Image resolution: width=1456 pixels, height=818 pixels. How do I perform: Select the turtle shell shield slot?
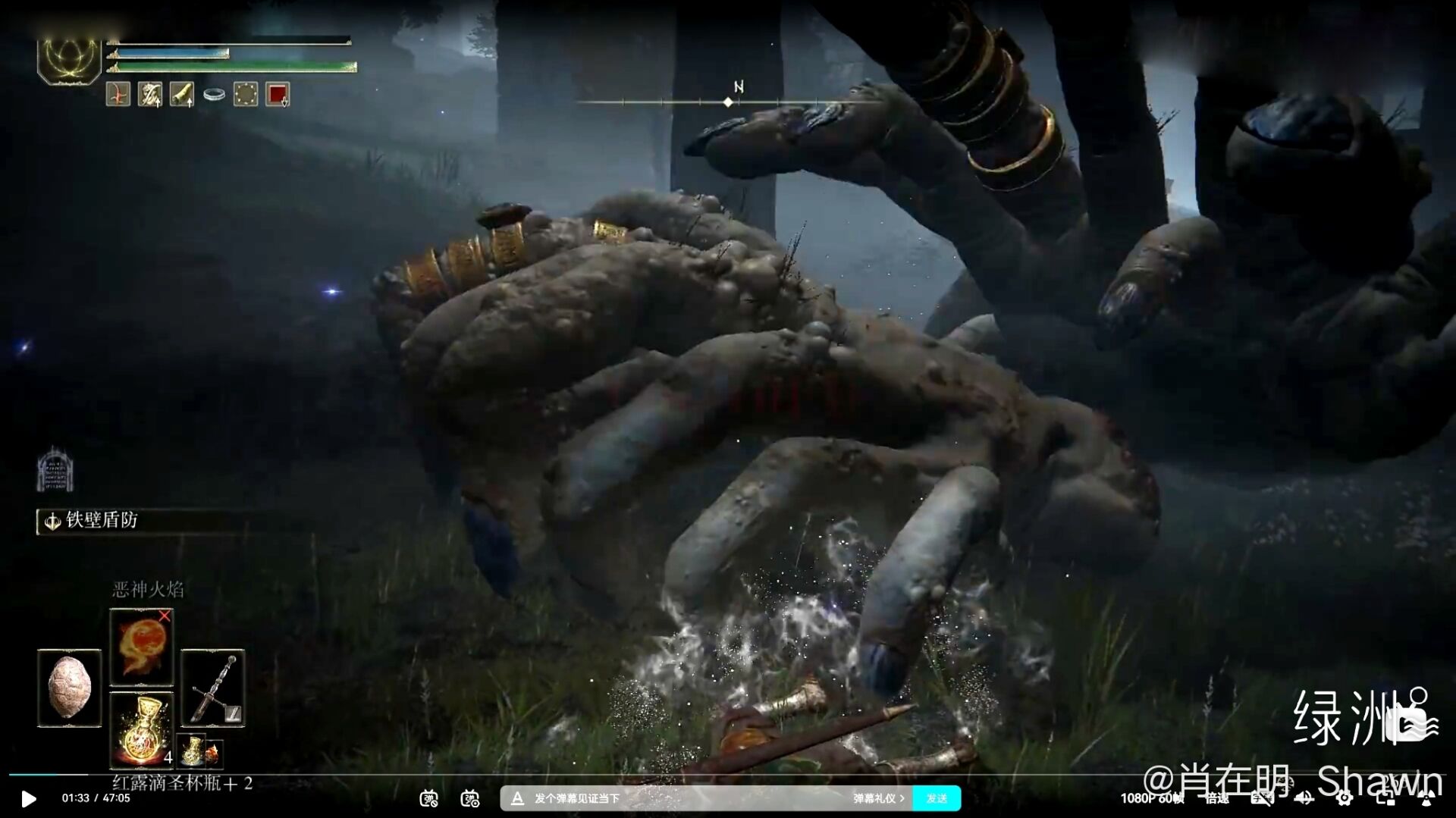click(69, 688)
